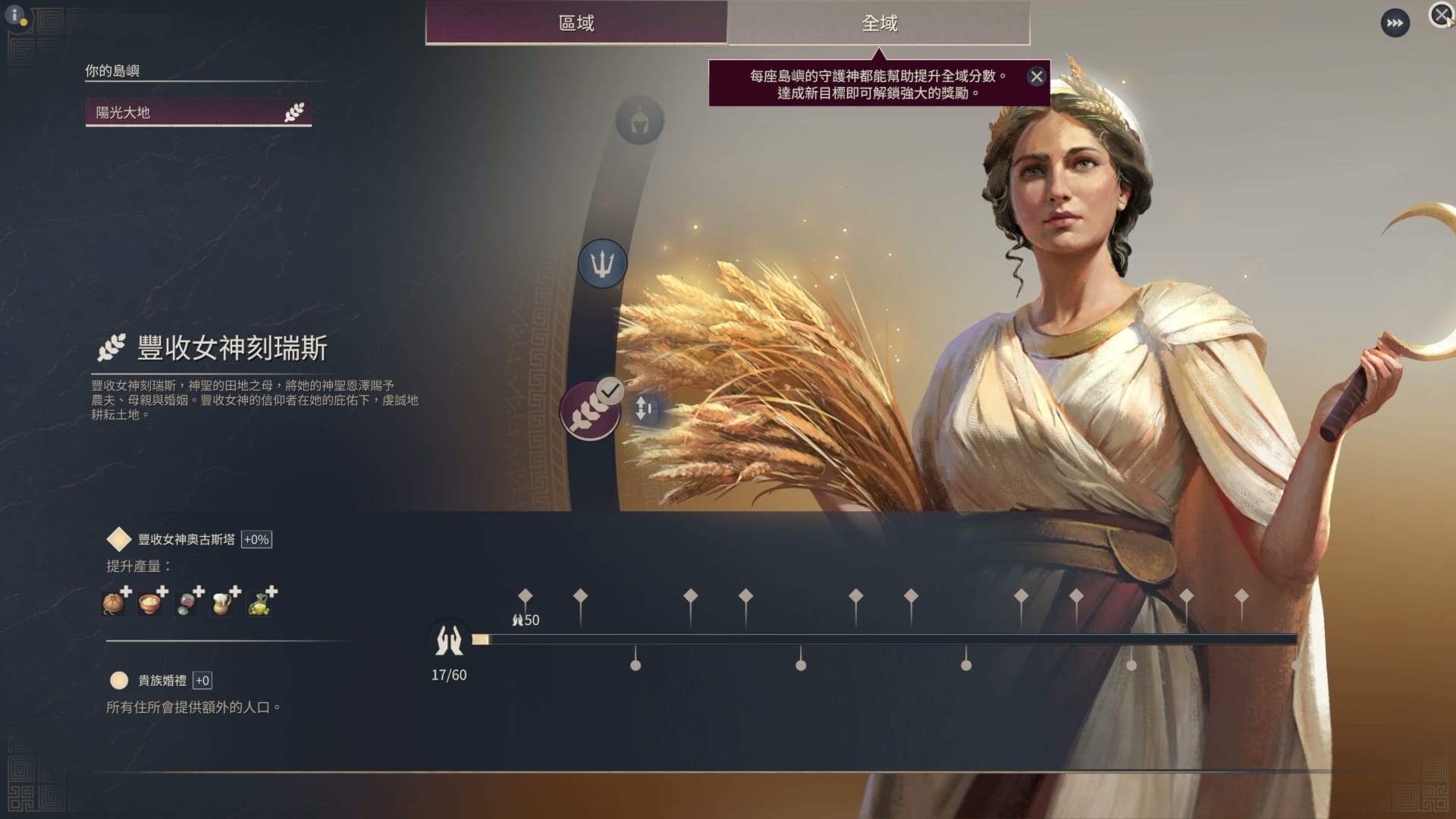The height and width of the screenshot is (819, 1456).
Task: Click the swap arrows button beside wheat icon
Action: tap(644, 409)
